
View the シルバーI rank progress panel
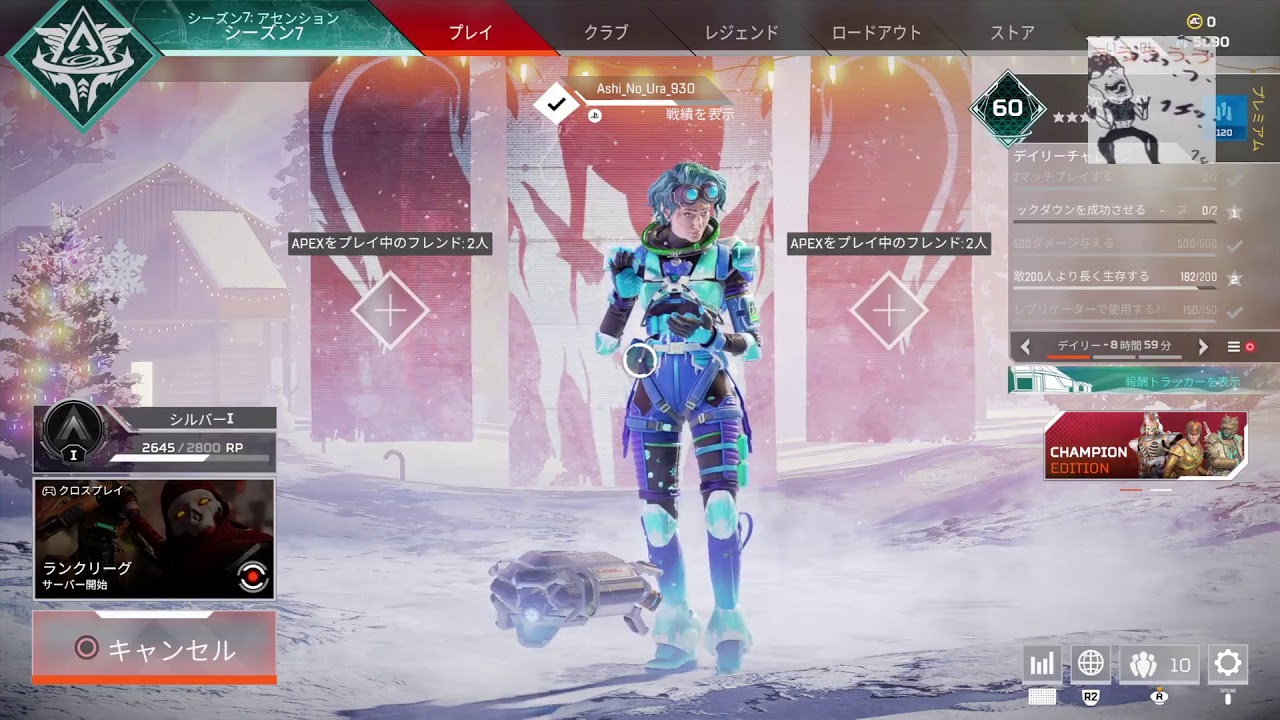155,438
